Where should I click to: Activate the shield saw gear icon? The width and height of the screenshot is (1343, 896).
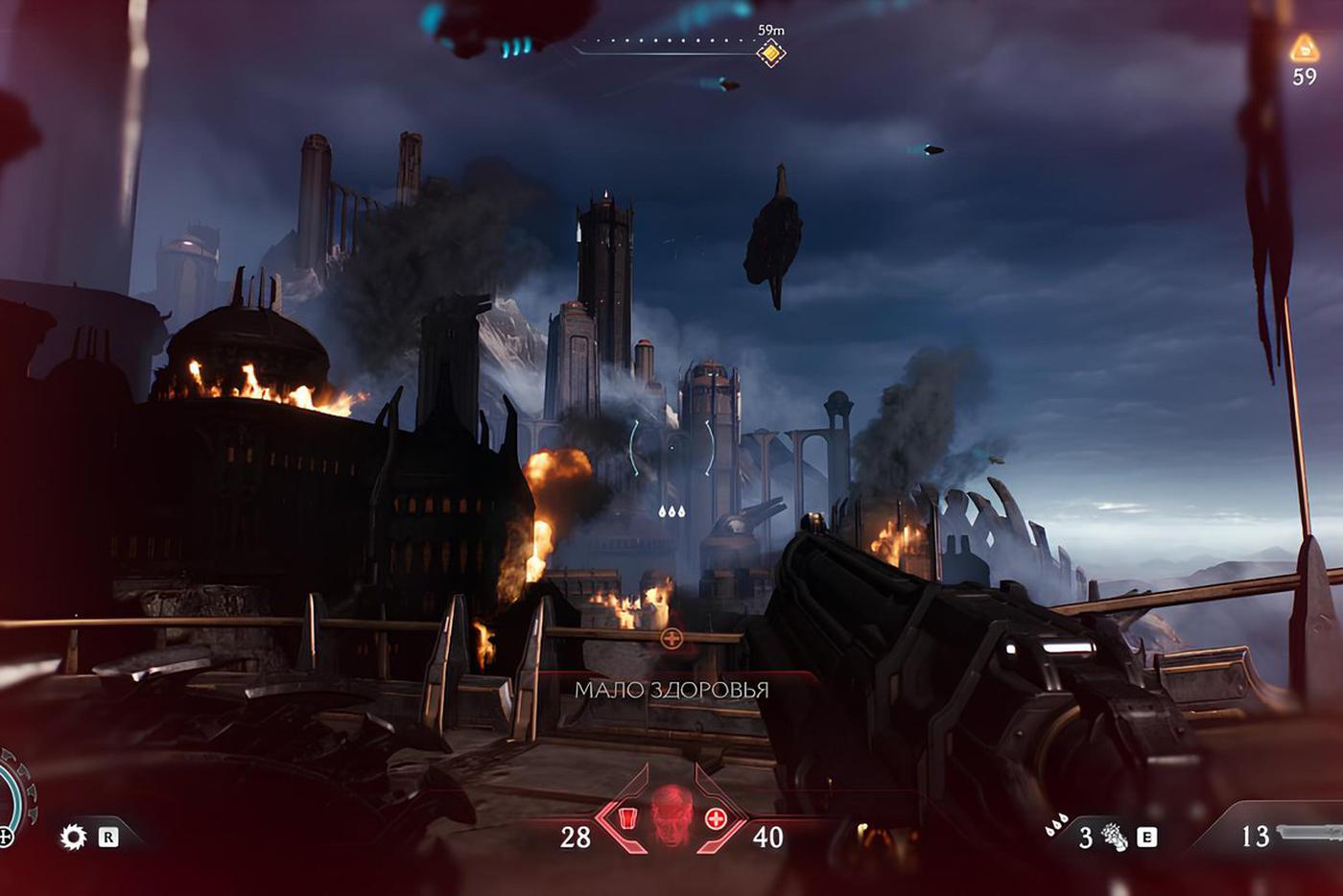[74, 837]
